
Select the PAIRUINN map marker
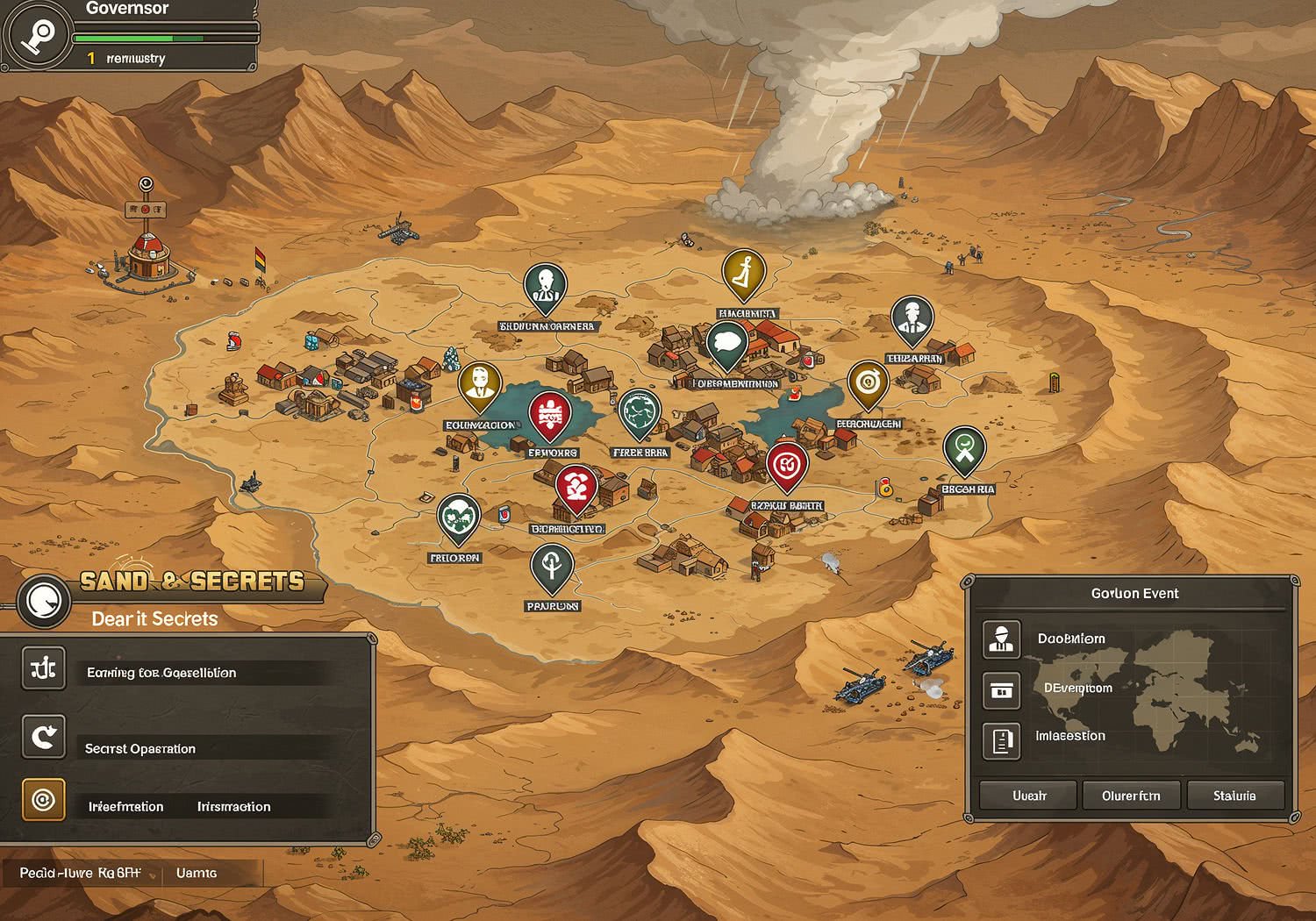click(x=552, y=568)
